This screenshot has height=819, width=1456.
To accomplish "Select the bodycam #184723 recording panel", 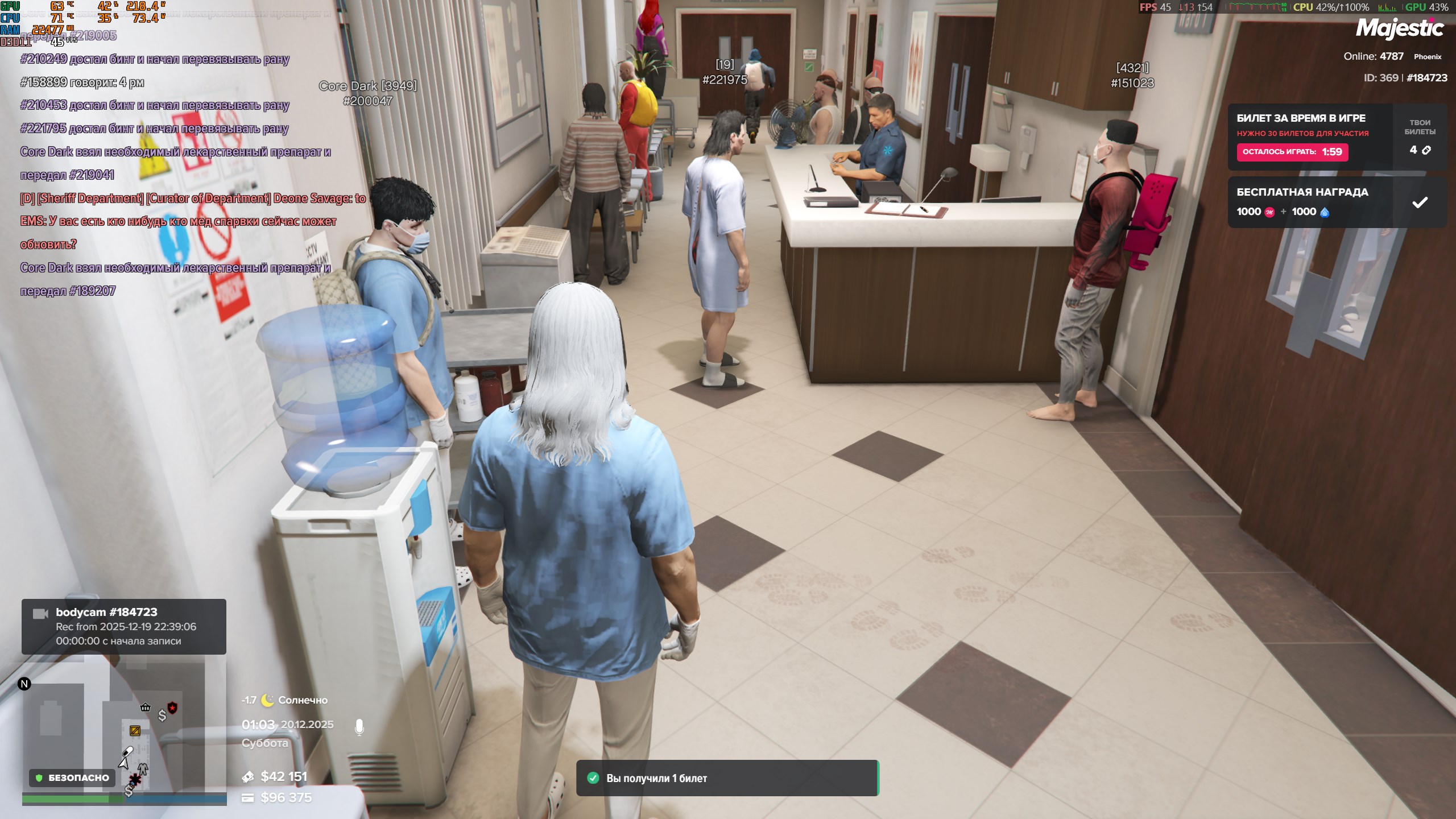I will (x=124, y=626).
